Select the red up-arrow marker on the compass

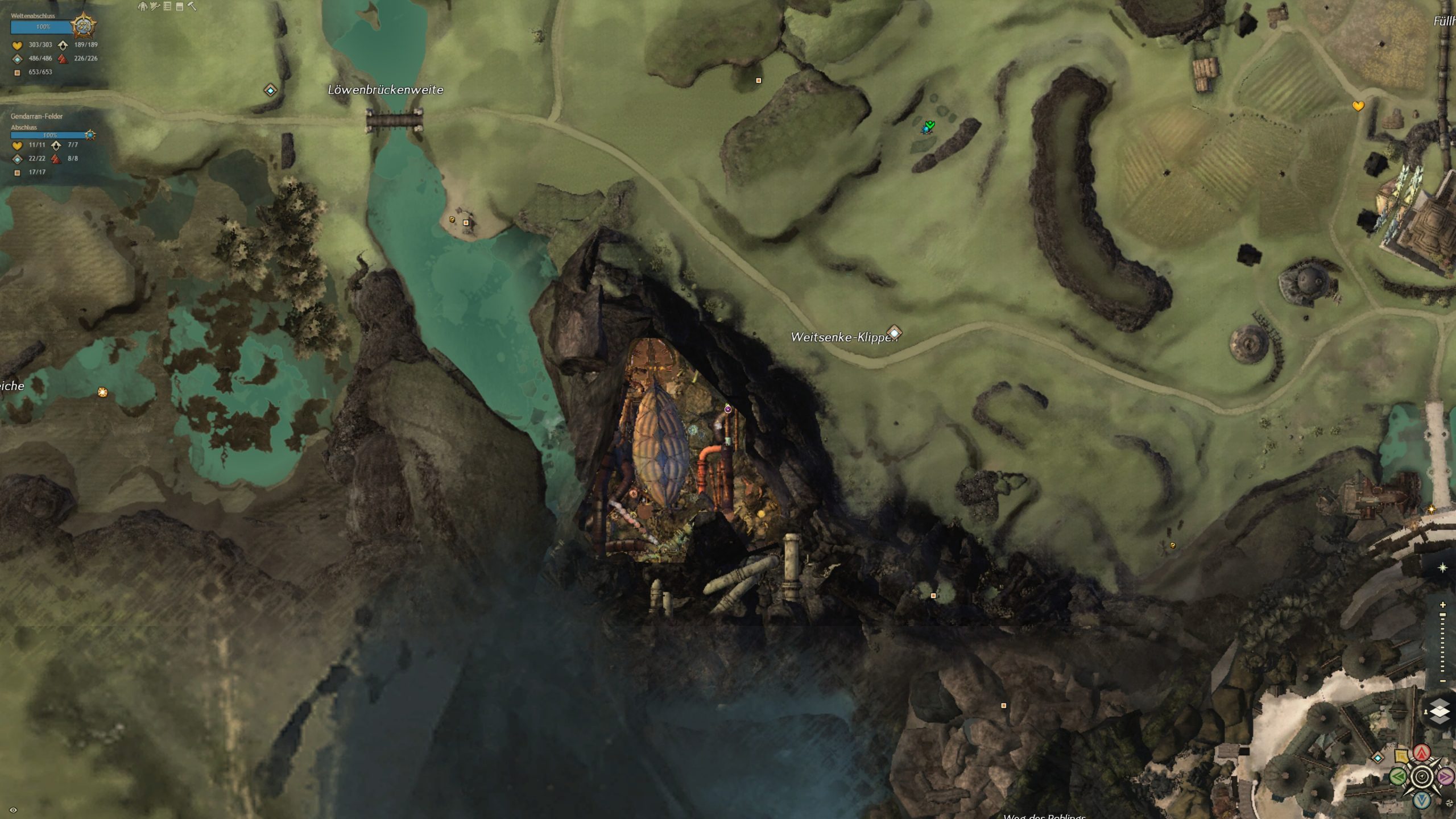1422,753
